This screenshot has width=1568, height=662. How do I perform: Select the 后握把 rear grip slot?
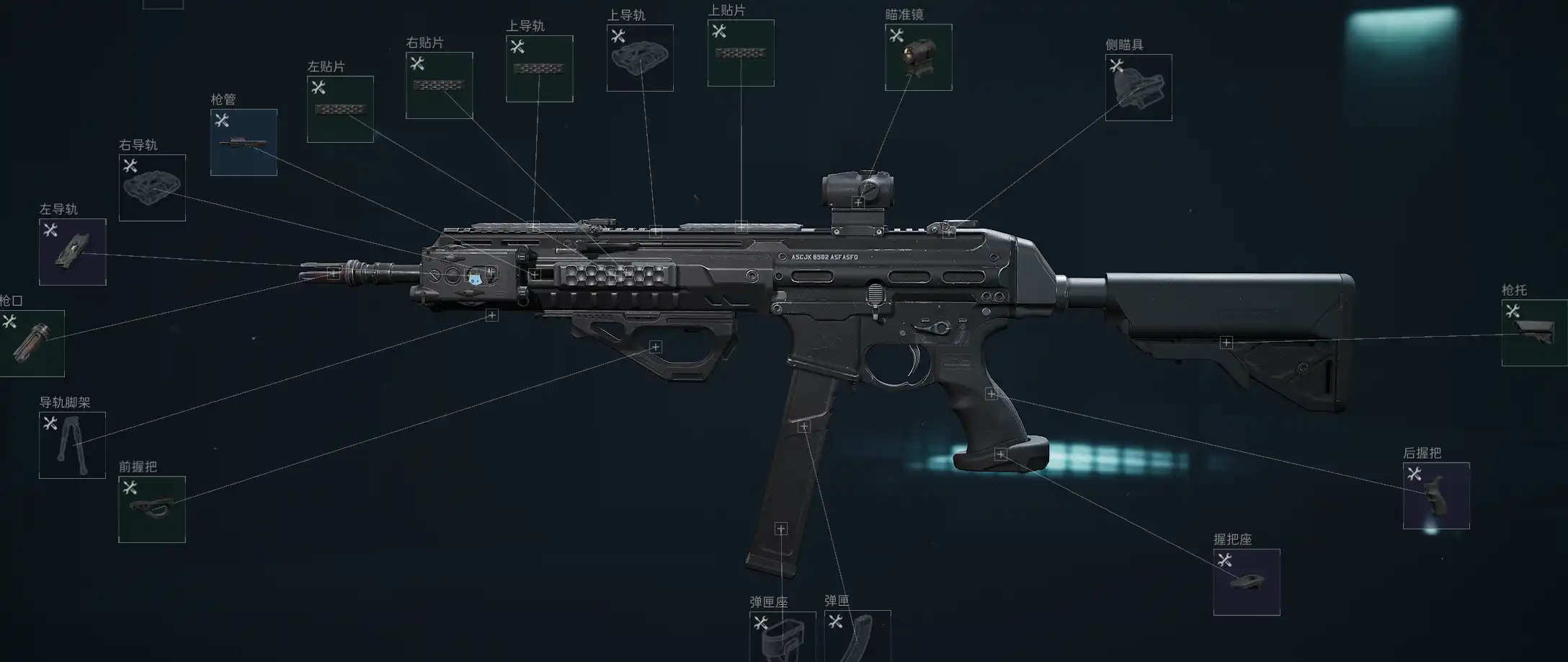click(x=1436, y=495)
